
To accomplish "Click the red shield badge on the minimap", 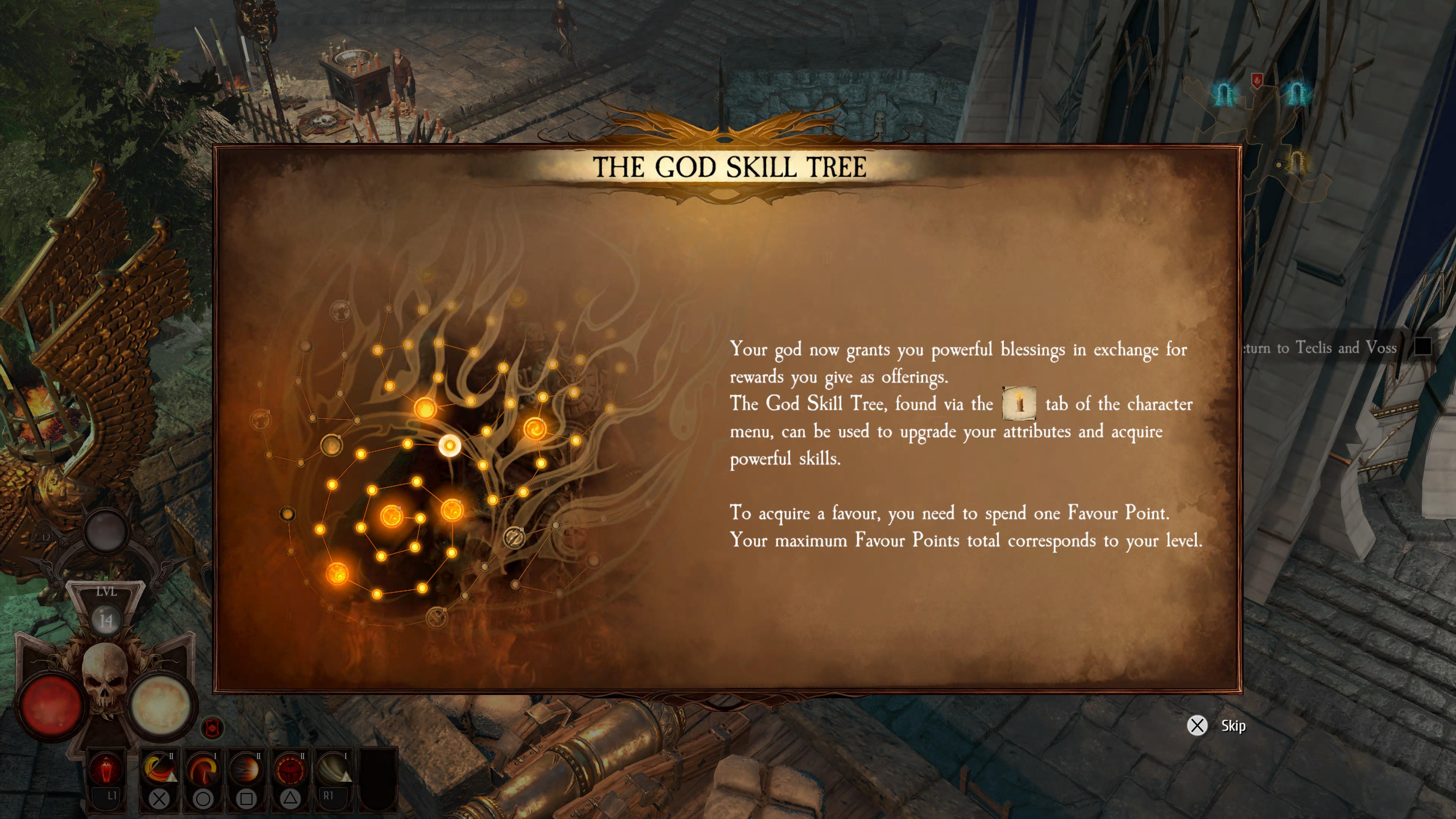I will (x=1258, y=80).
